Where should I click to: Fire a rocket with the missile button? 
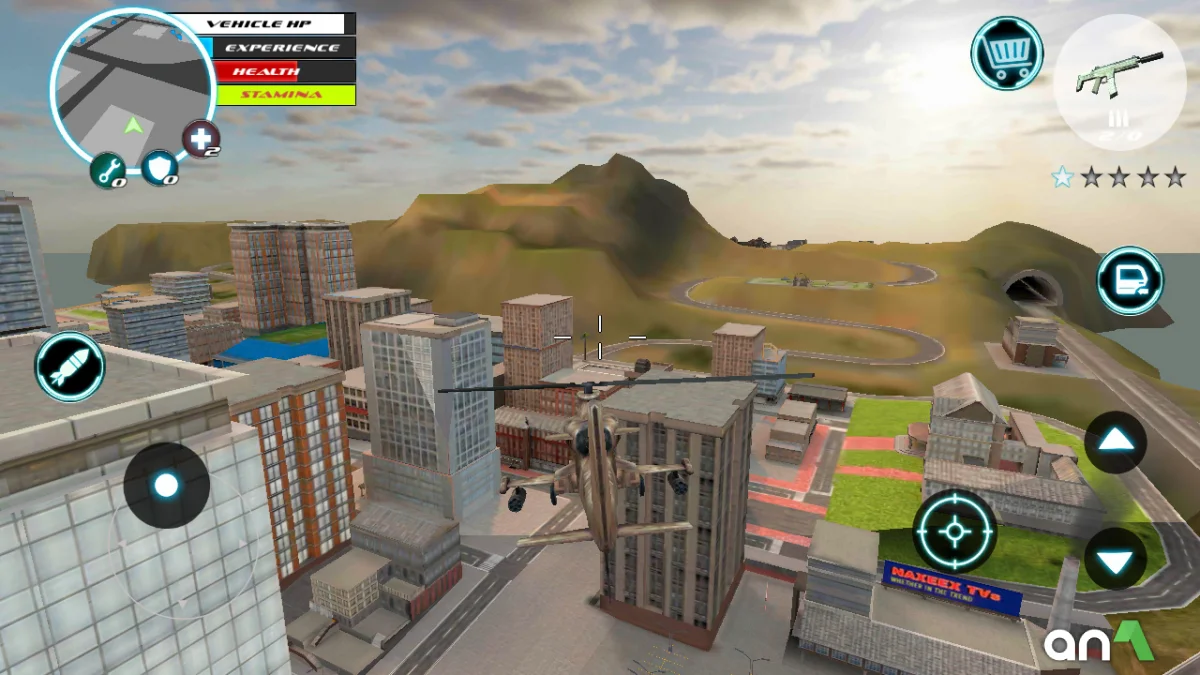coord(70,367)
